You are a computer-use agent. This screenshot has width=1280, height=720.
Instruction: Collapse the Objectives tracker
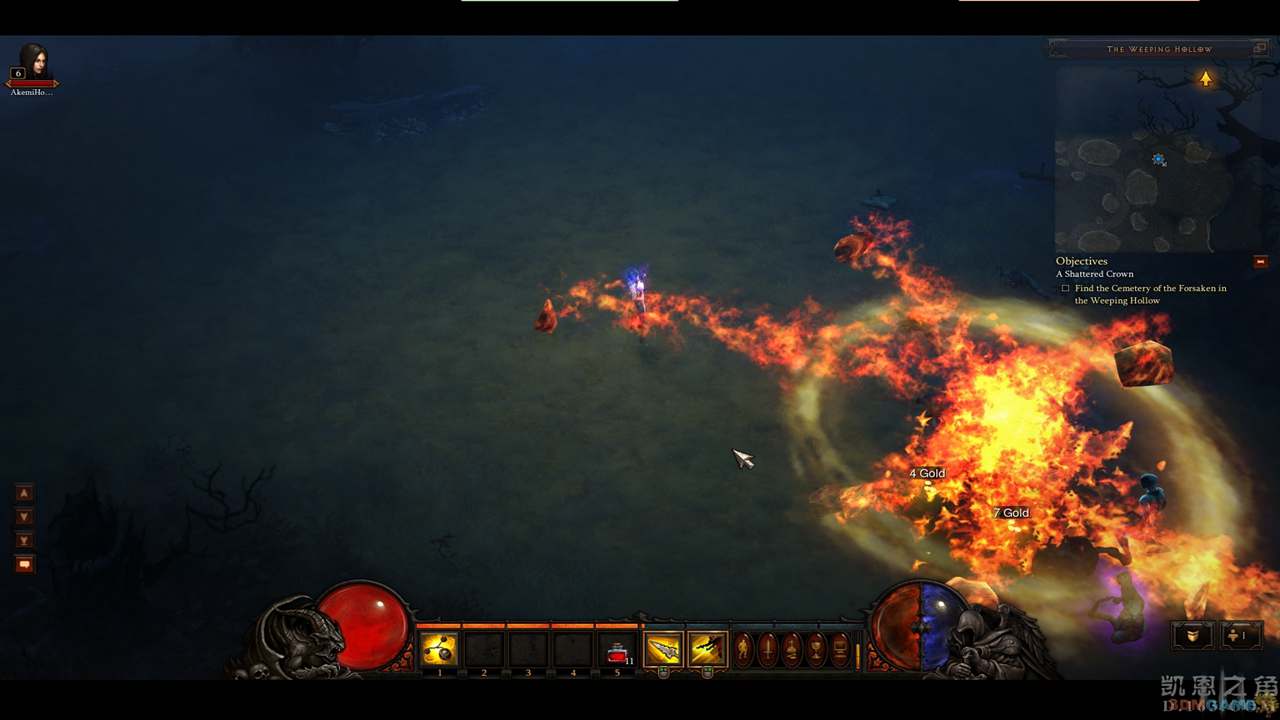pos(1260,262)
